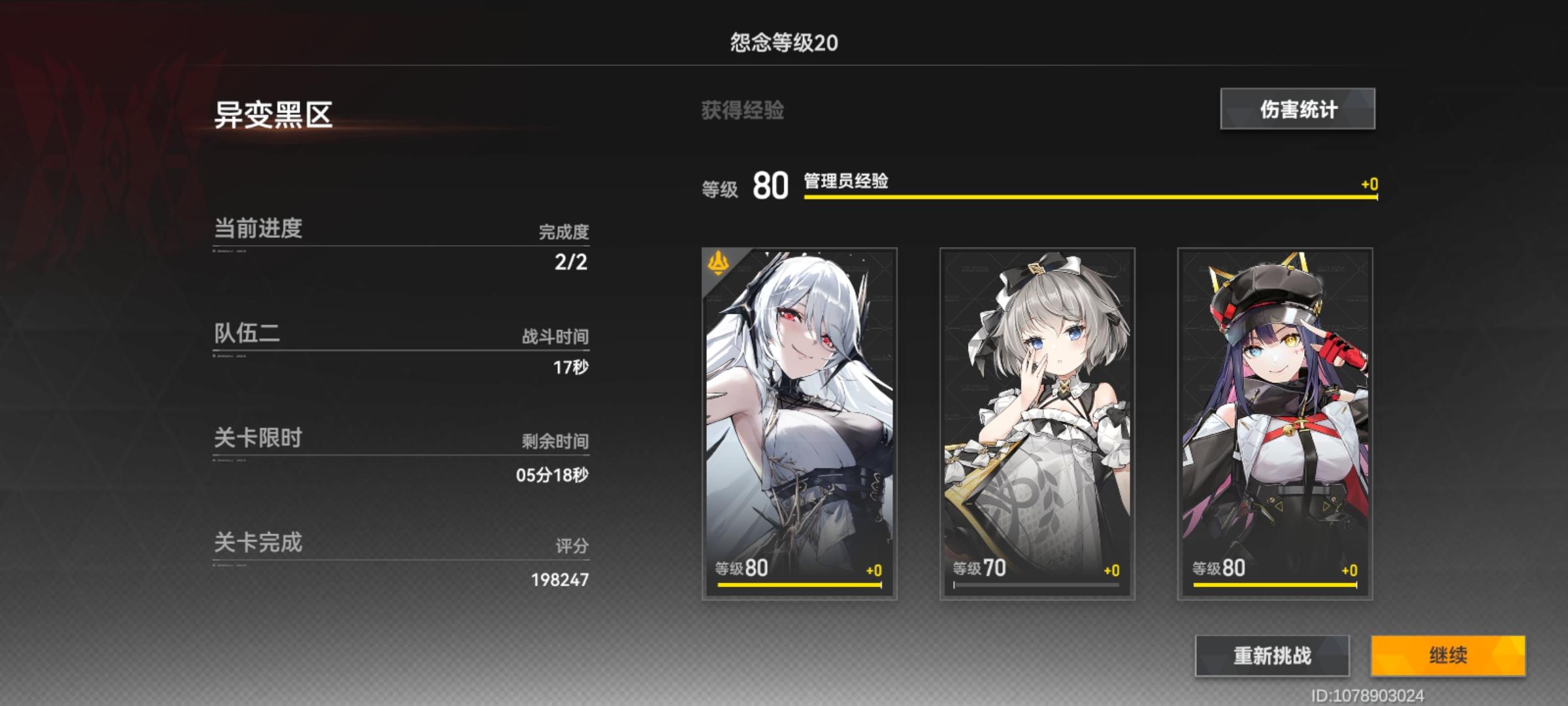Image resolution: width=1568 pixels, height=706 pixels.
Task: Click the 等级 80 level indicator
Action: pyautogui.click(x=751, y=187)
